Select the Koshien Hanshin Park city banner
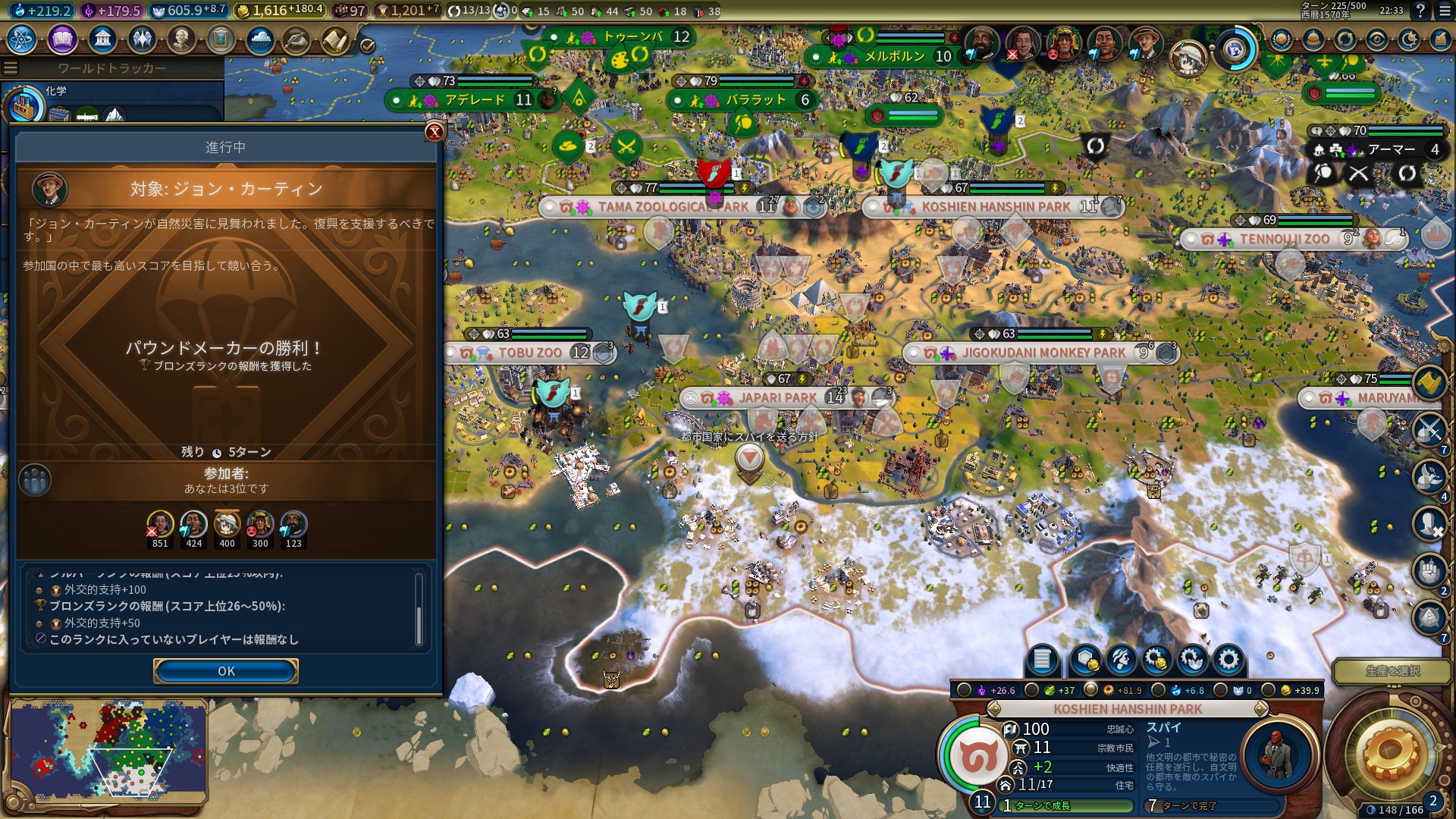 (995, 206)
